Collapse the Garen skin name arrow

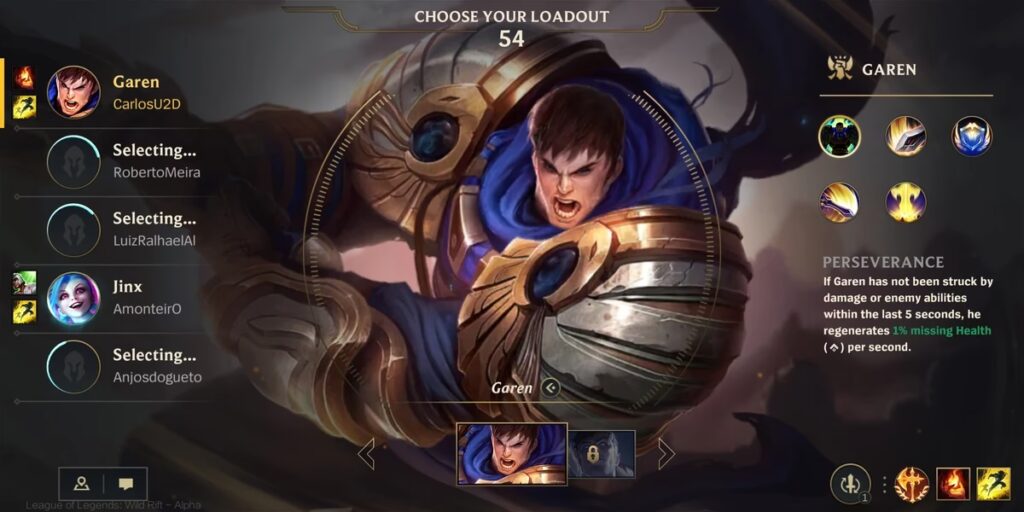click(550, 388)
